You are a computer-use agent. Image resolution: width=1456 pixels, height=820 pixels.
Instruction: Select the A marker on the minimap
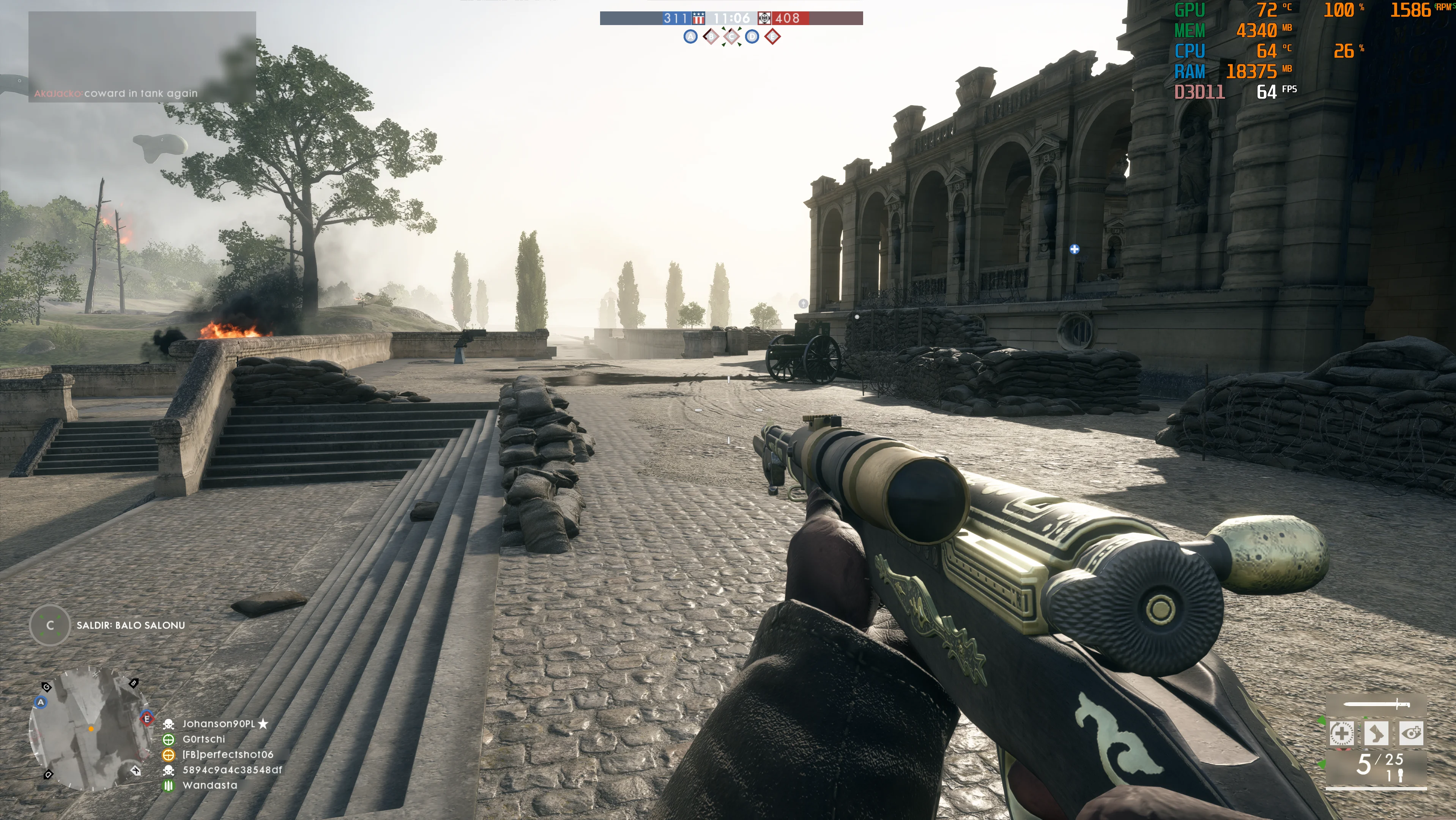[41, 702]
